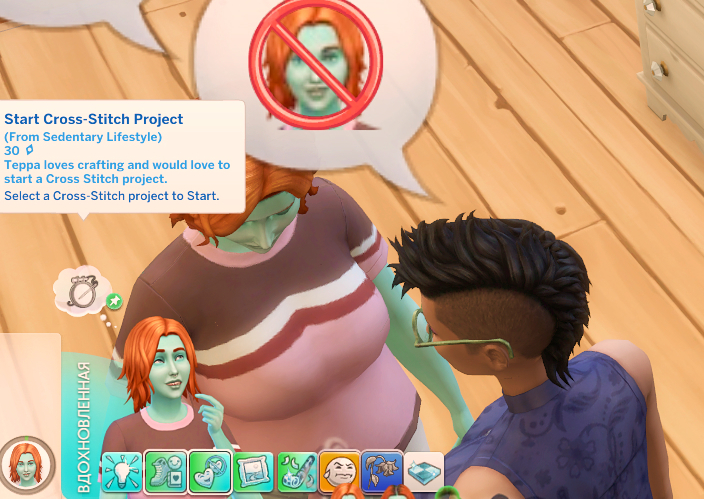Select the cross-stitch hoop want bubble
The image size is (704, 499).
coord(80,289)
